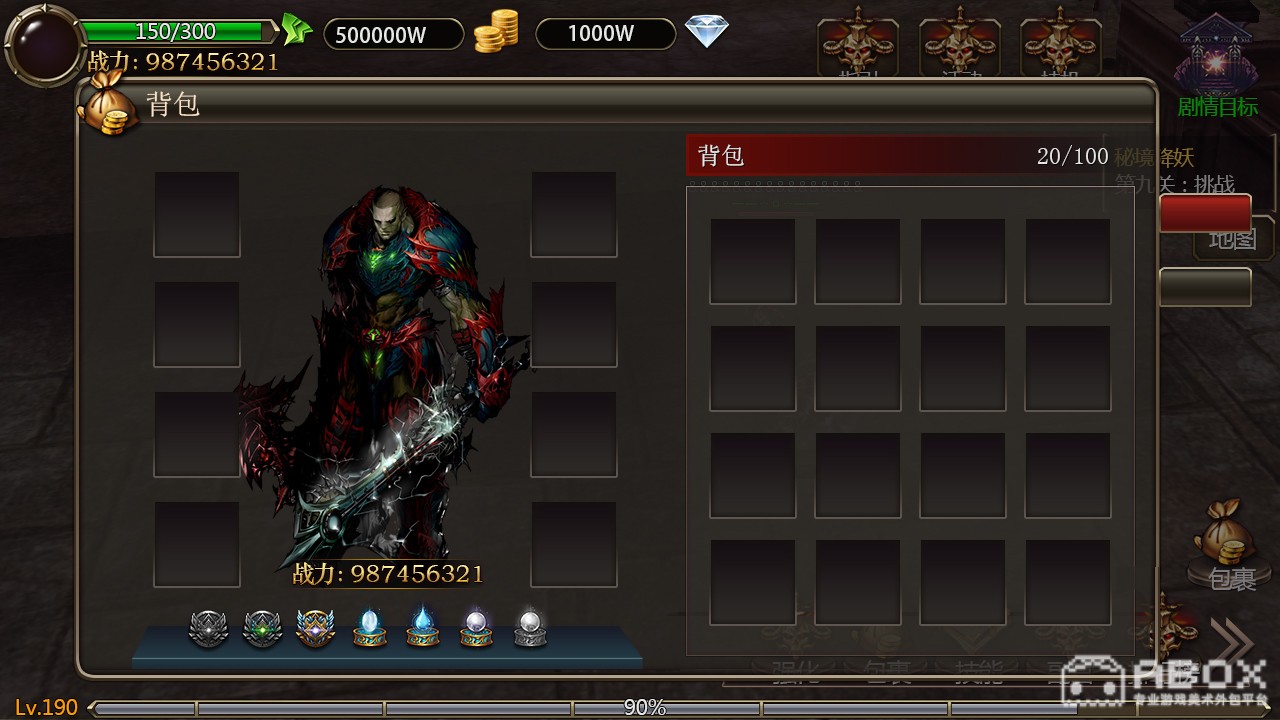Image resolution: width=1280 pixels, height=720 pixels.
Task: Open the 地图 map button
Action: click(1232, 240)
